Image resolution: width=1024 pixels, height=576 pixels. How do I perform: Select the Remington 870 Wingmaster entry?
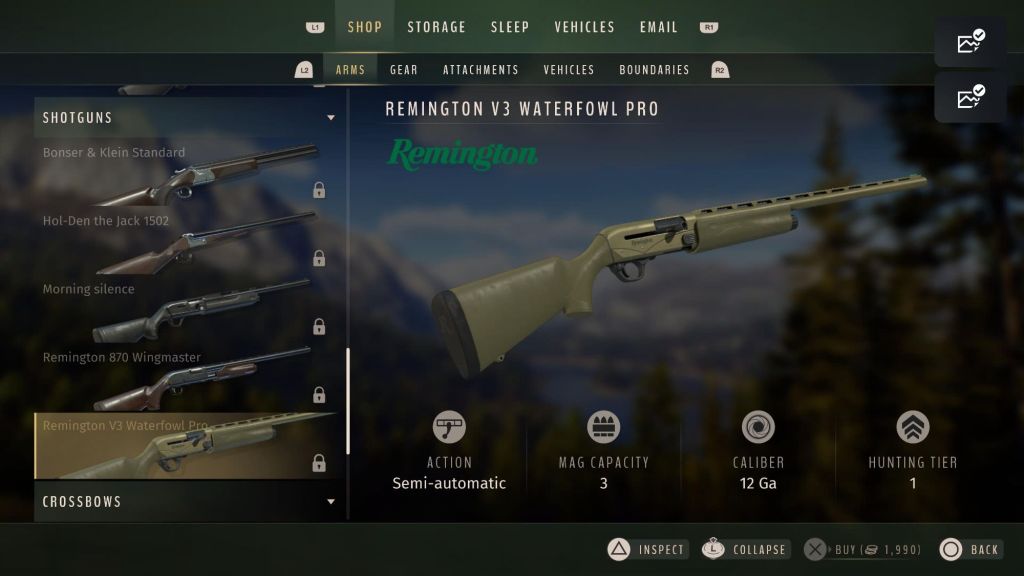click(187, 378)
